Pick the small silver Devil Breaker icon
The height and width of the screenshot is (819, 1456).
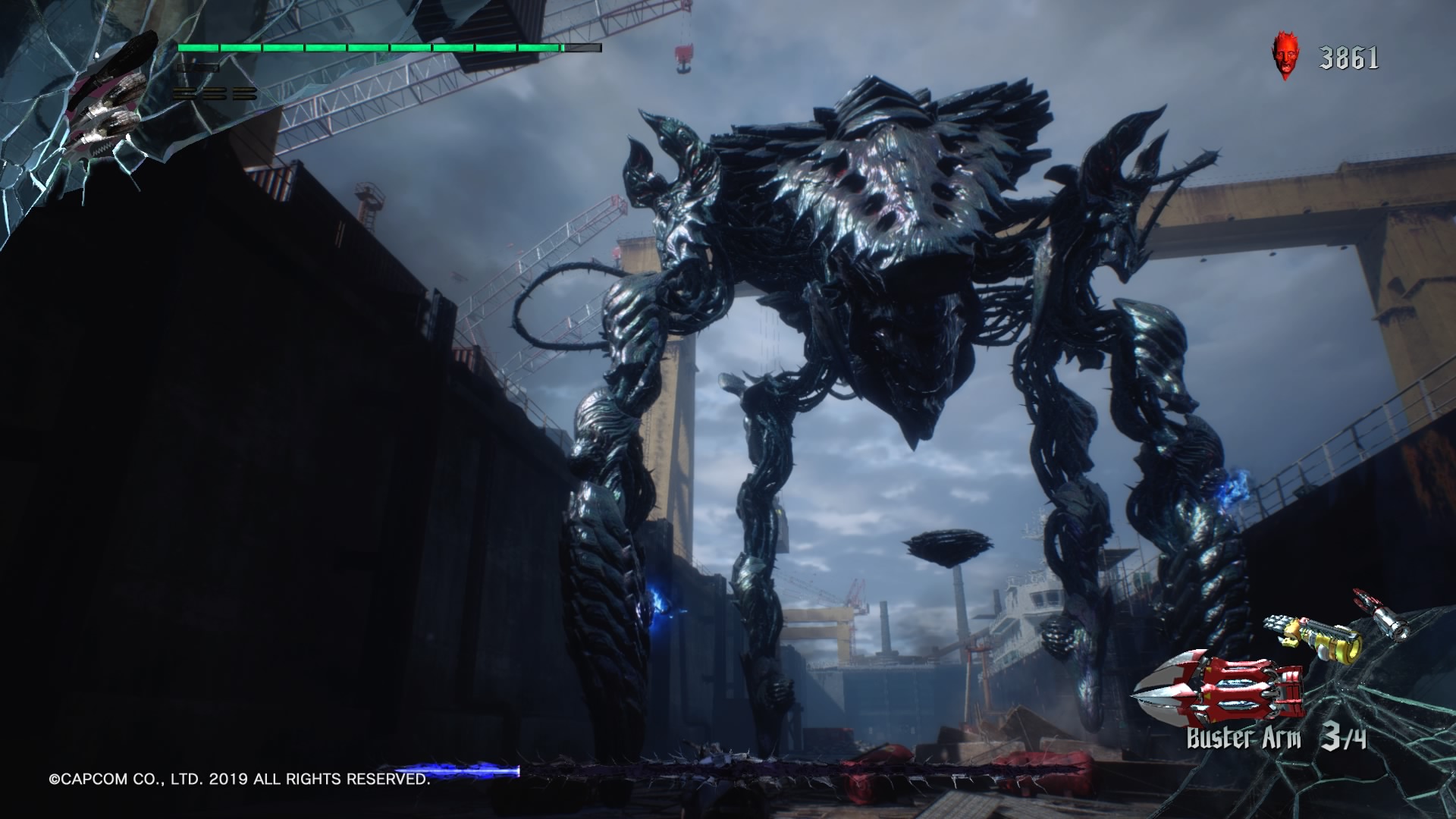click(1382, 613)
